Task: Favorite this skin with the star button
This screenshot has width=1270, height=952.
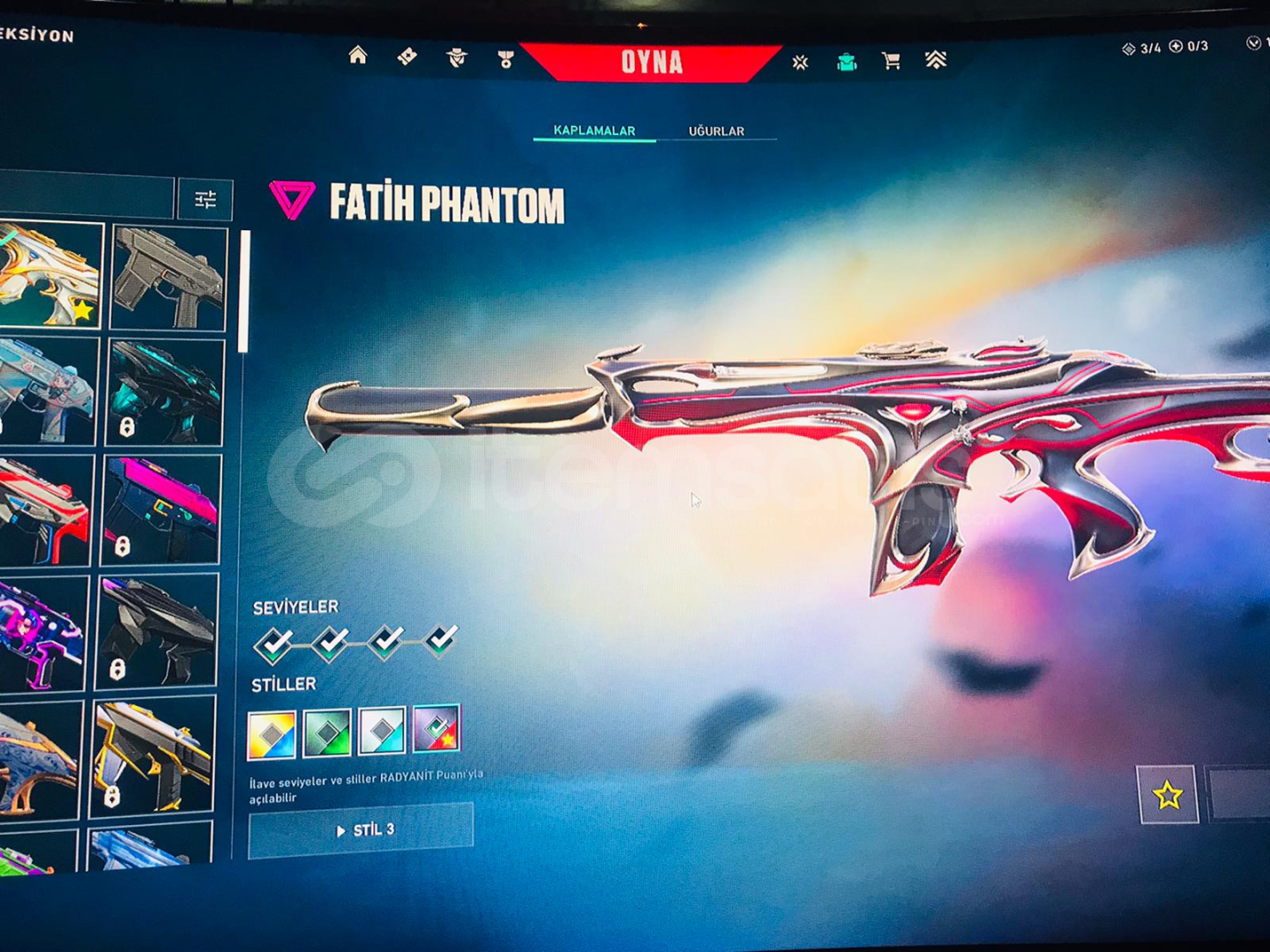Action: pyautogui.click(x=1168, y=795)
